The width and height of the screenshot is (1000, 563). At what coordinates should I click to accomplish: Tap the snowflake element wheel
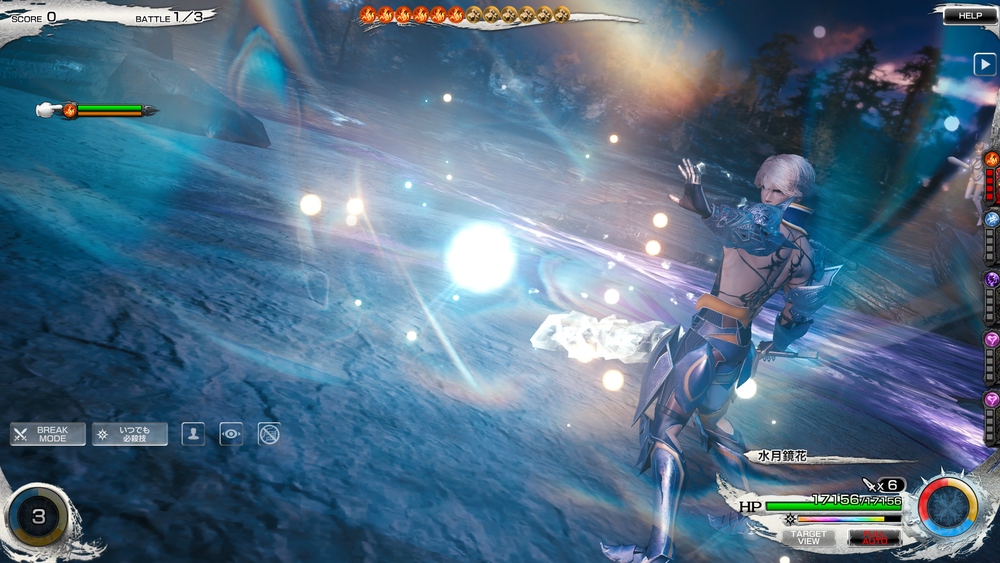(x=947, y=507)
